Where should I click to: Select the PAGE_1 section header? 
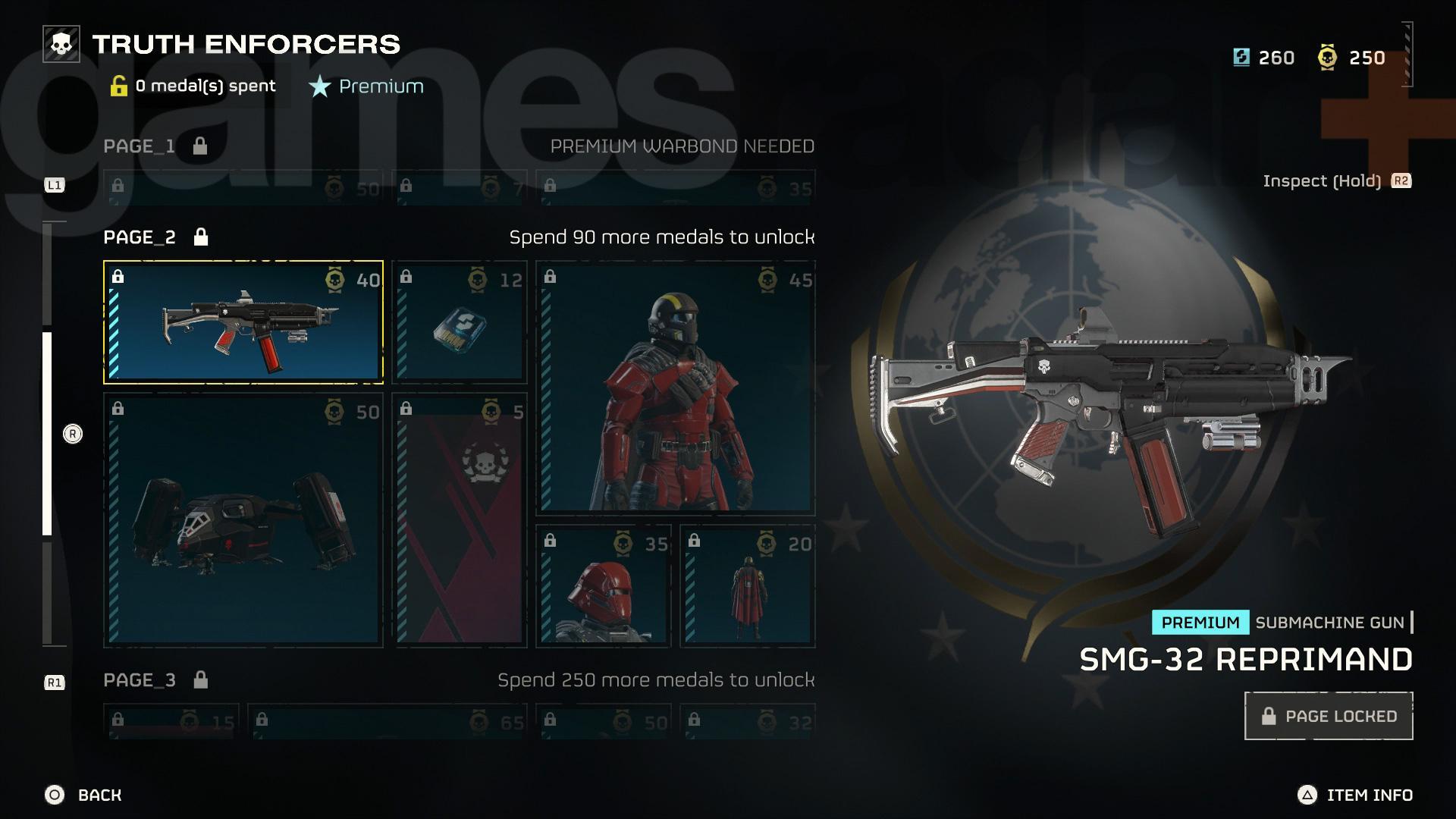138,146
